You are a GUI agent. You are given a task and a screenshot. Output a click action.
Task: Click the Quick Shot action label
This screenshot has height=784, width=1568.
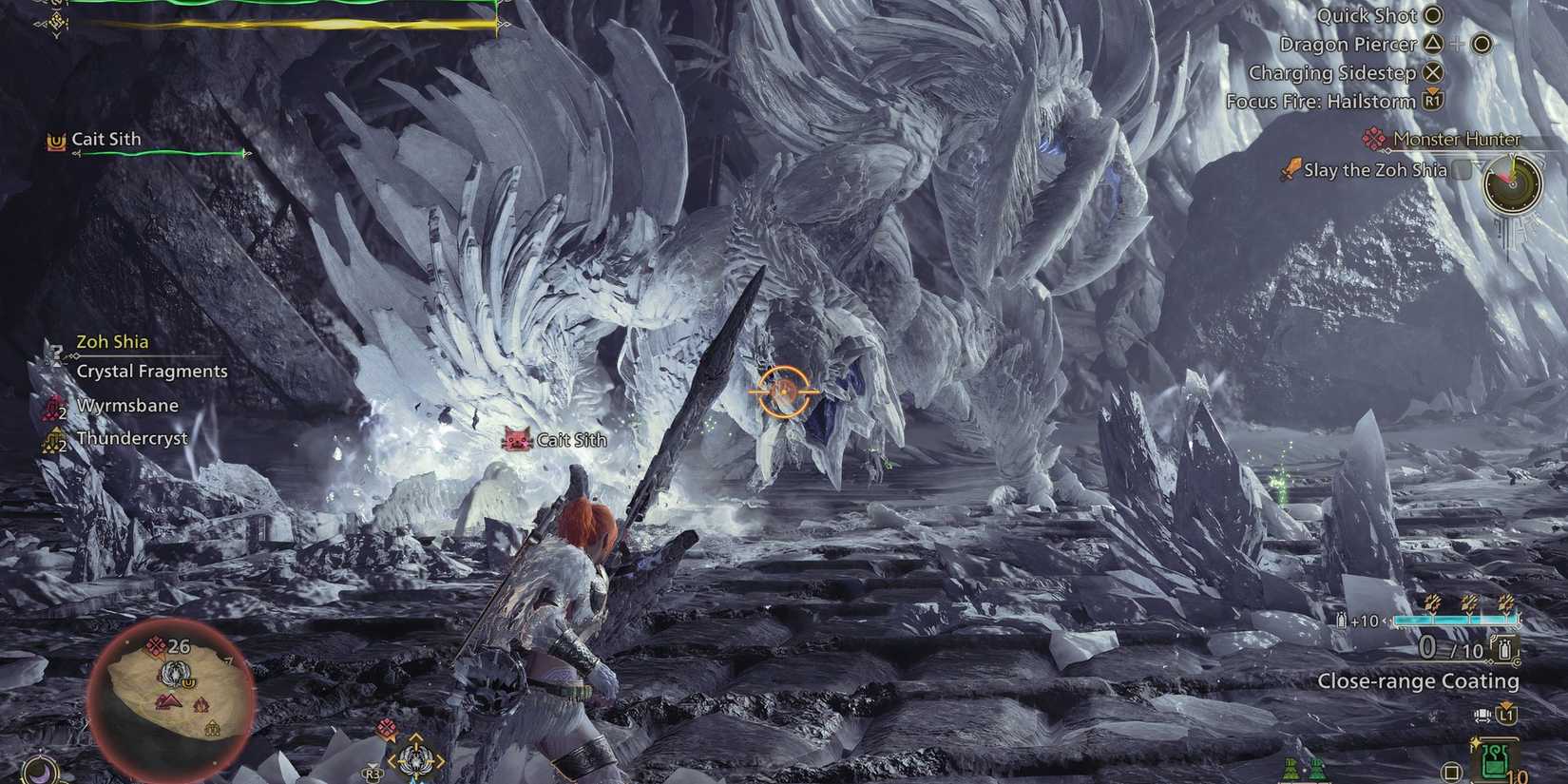coord(1366,15)
